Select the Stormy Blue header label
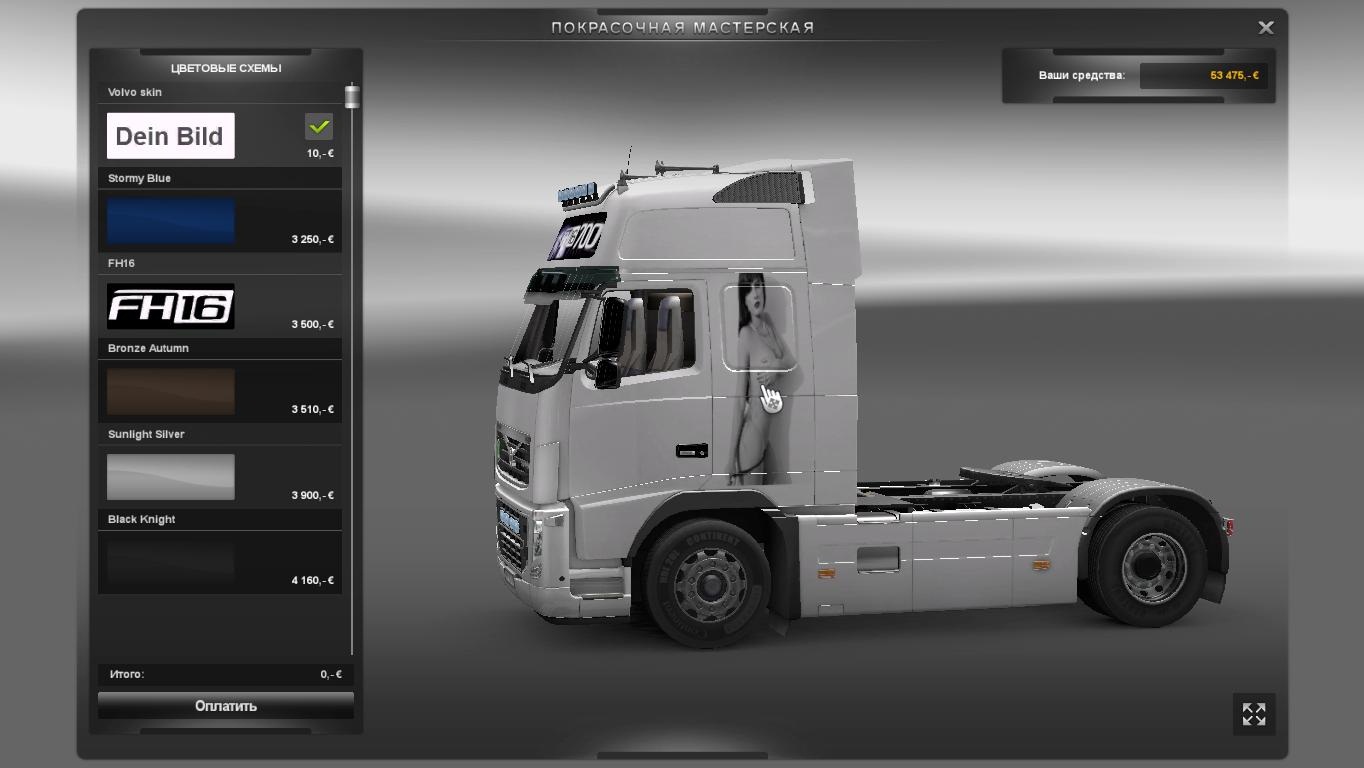The height and width of the screenshot is (768, 1364). pos(139,178)
